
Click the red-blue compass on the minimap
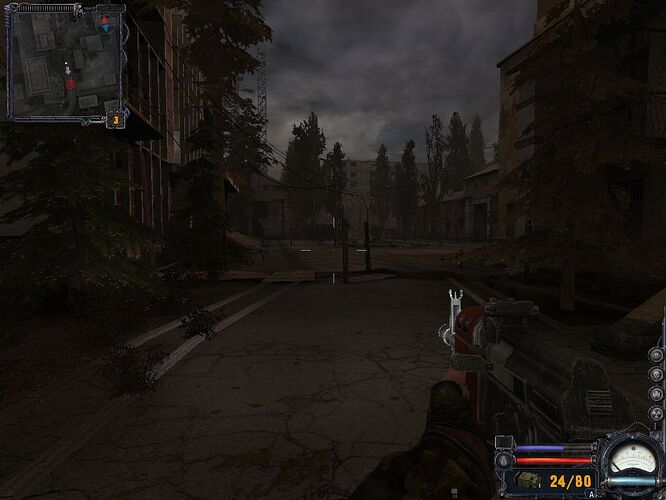point(107,23)
